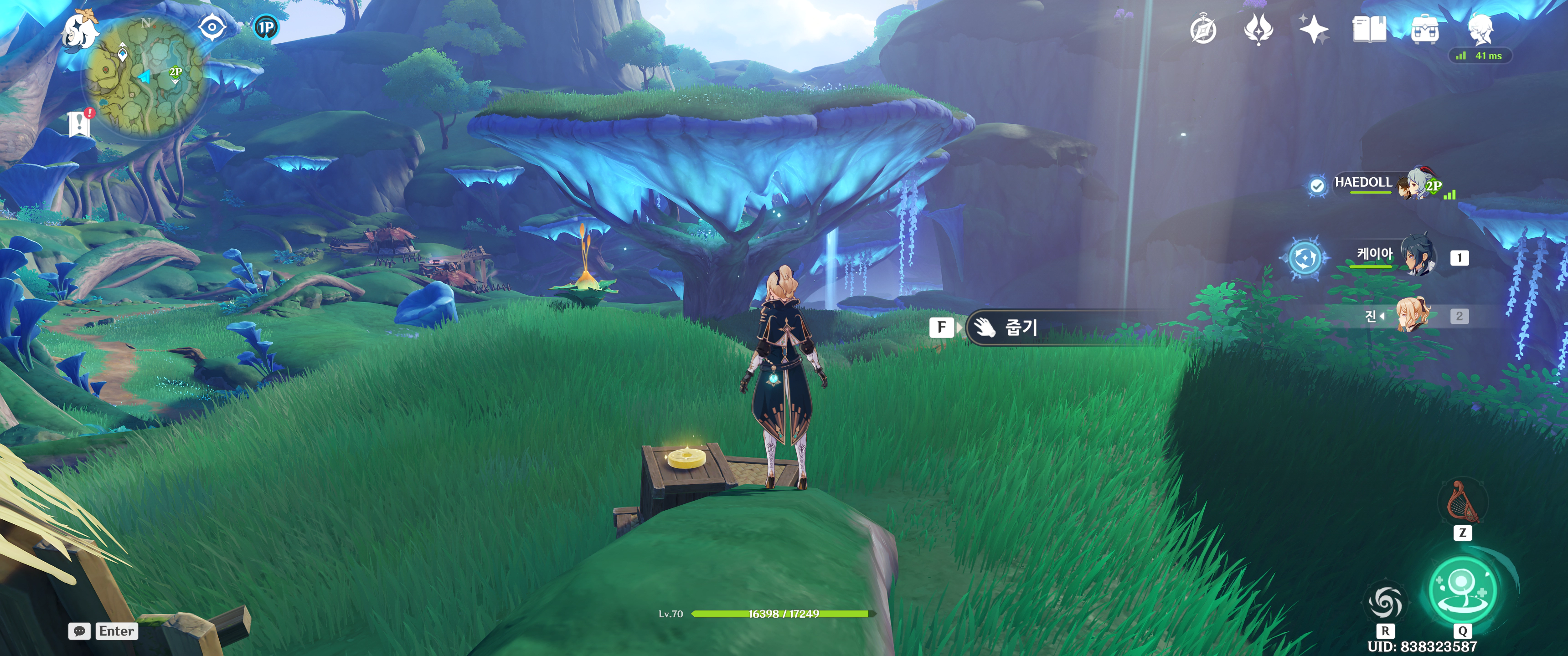Click the 2P marker on the minimap

pos(175,73)
